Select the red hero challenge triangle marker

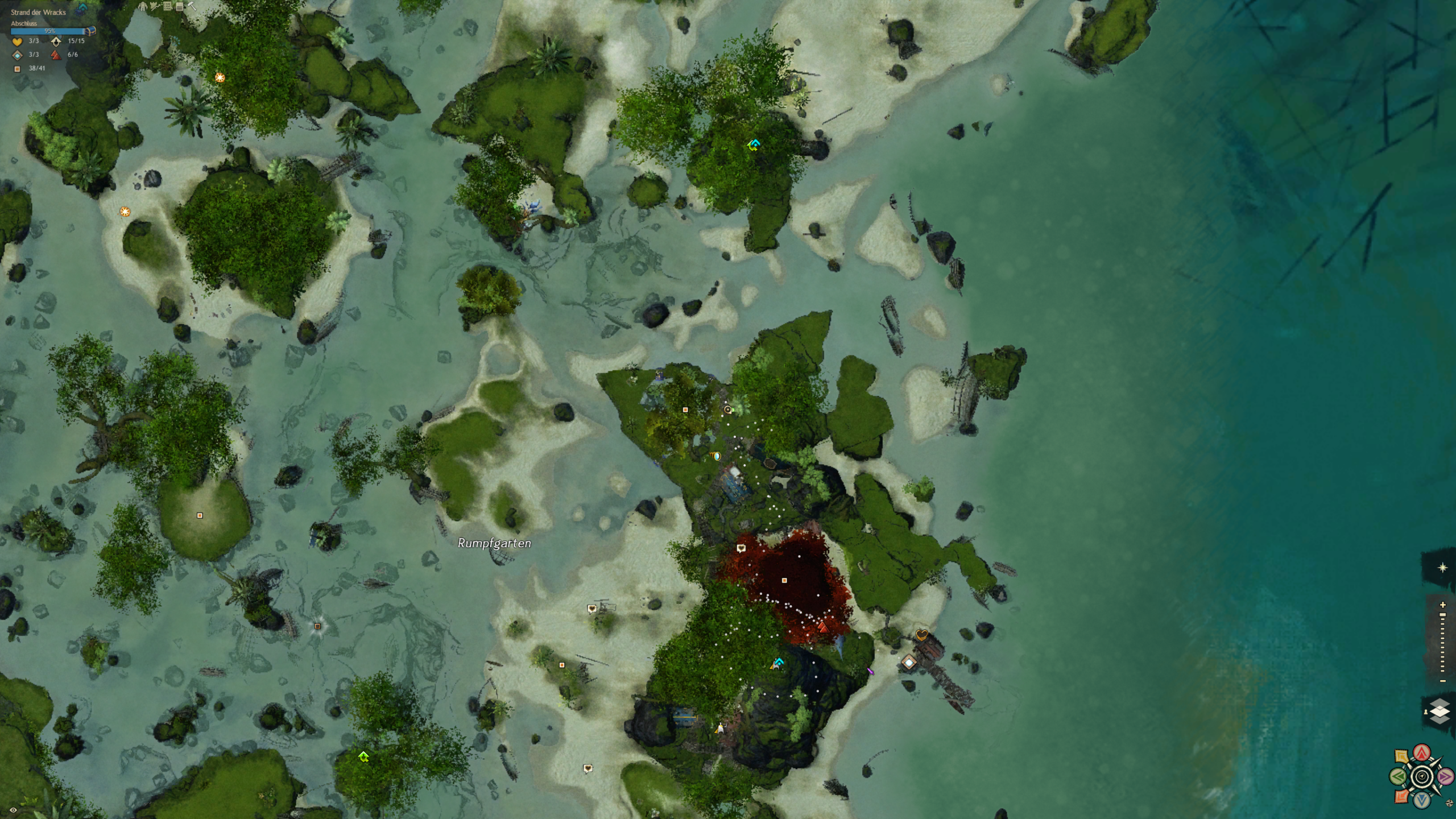(823, 627)
